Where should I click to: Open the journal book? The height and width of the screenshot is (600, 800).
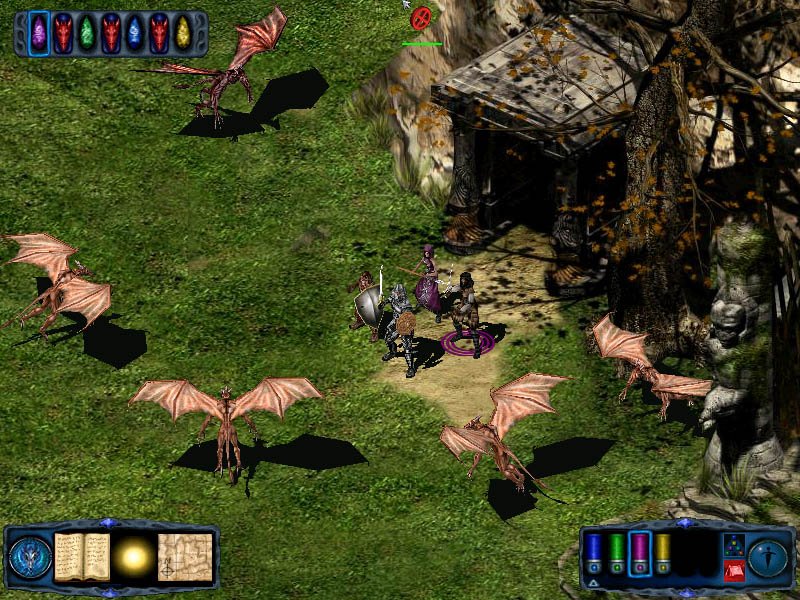(x=82, y=556)
